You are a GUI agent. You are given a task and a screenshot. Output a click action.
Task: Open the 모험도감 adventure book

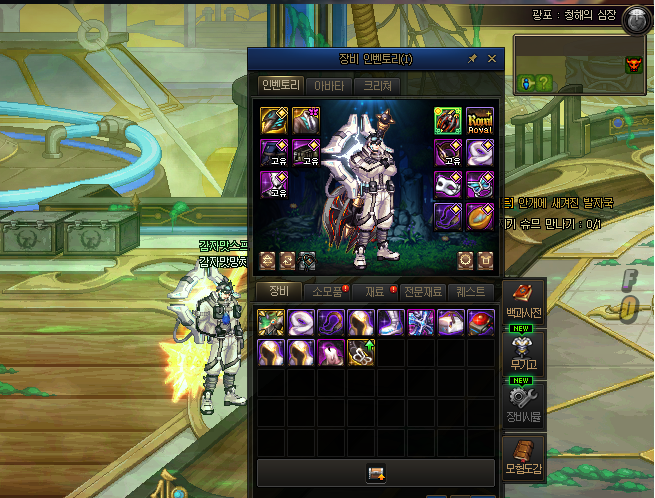(524, 456)
